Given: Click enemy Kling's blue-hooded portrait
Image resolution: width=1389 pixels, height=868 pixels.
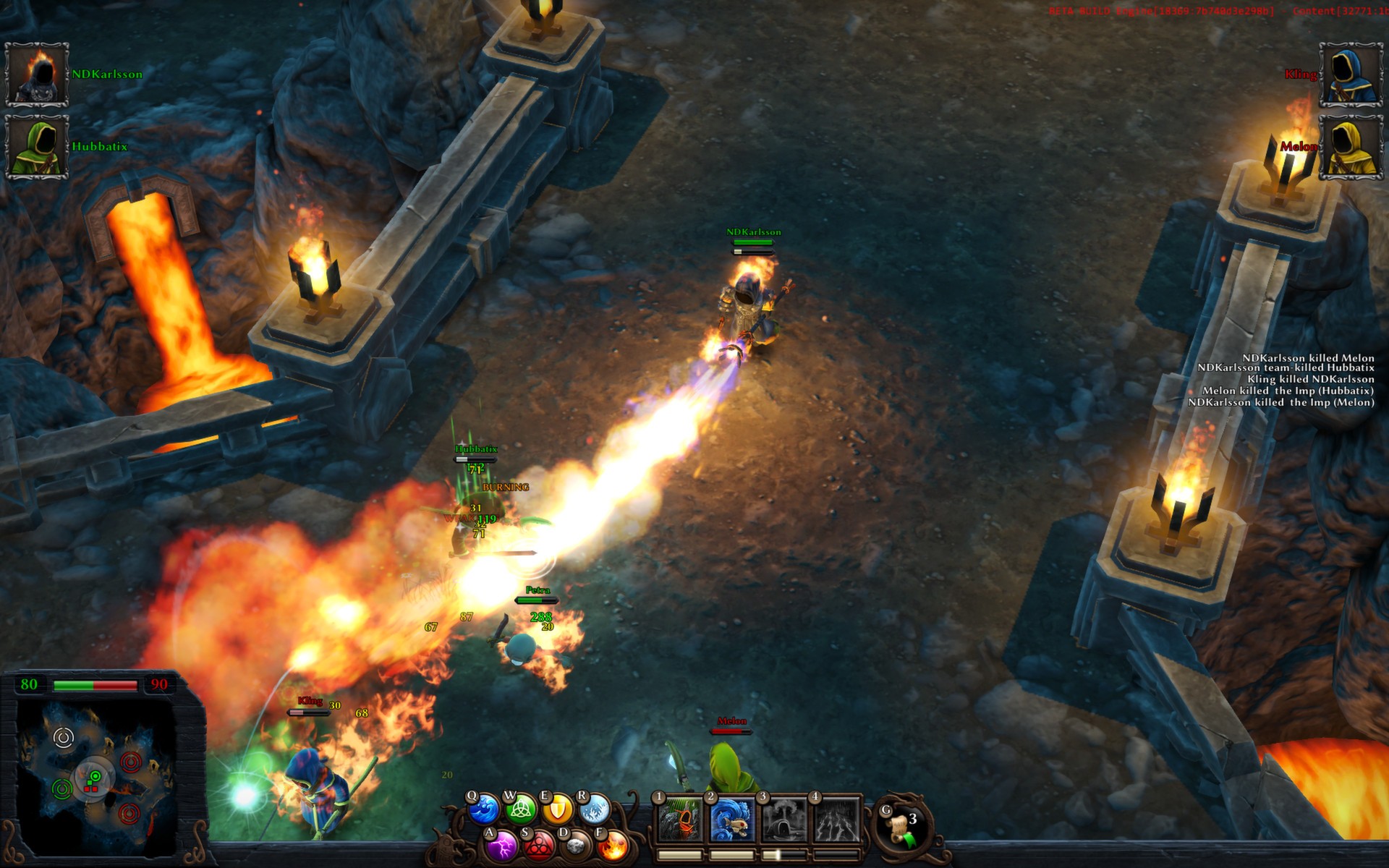Looking at the screenshot, I should pyautogui.click(x=1351, y=75).
